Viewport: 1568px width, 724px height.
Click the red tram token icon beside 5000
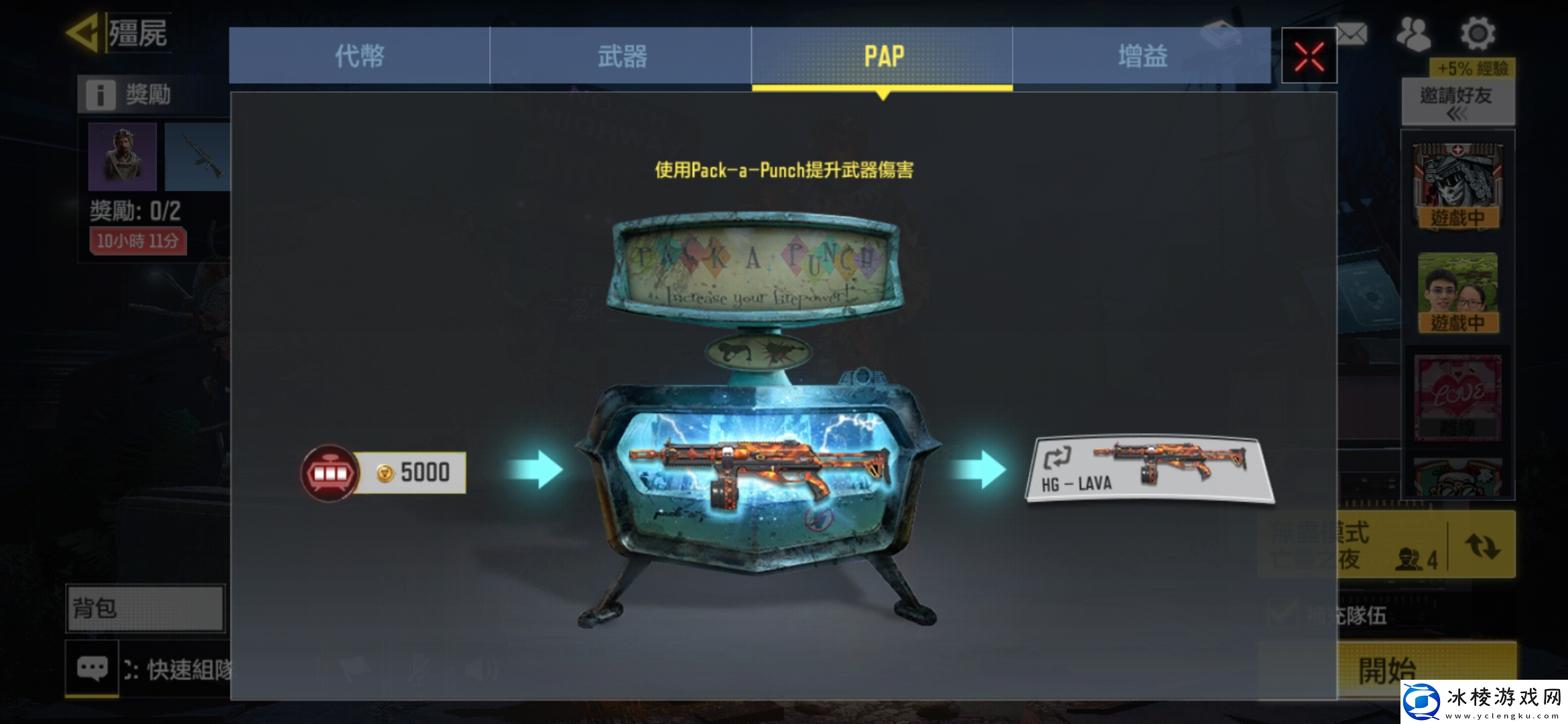click(328, 472)
